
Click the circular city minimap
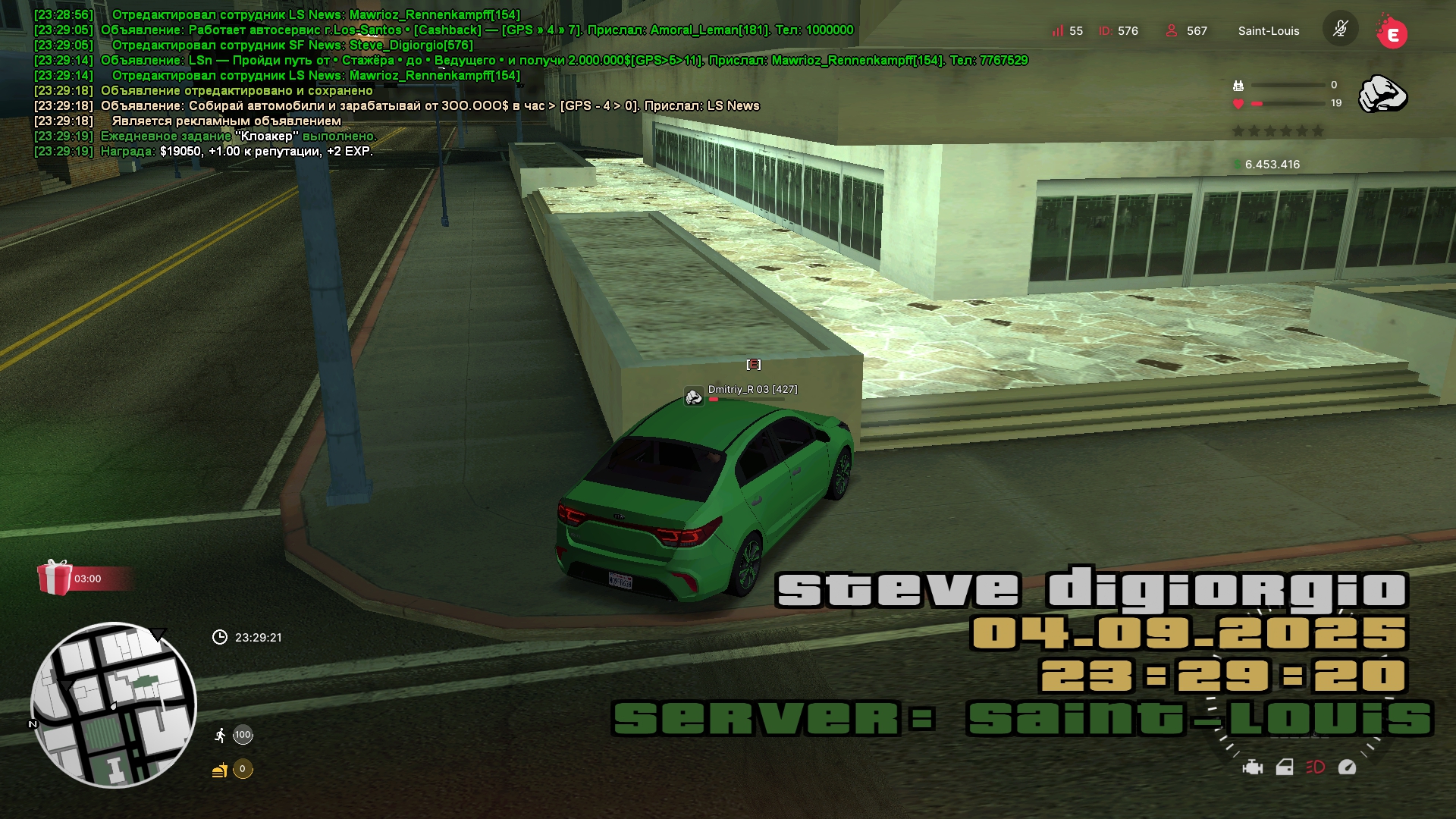point(114,705)
